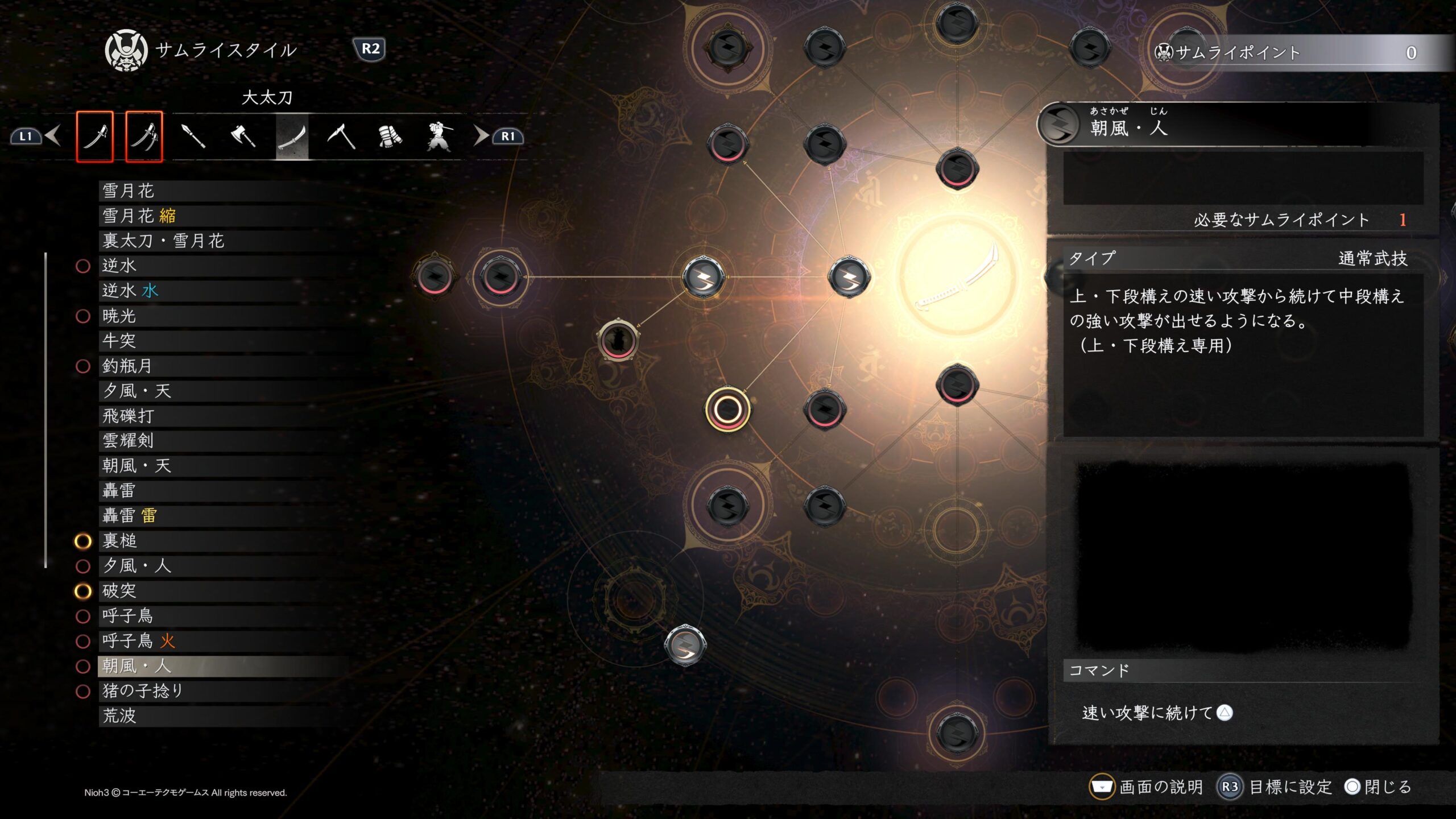Switch to the single katana weapon tab
This screenshot has width=1456, height=819.
click(95, 136)
